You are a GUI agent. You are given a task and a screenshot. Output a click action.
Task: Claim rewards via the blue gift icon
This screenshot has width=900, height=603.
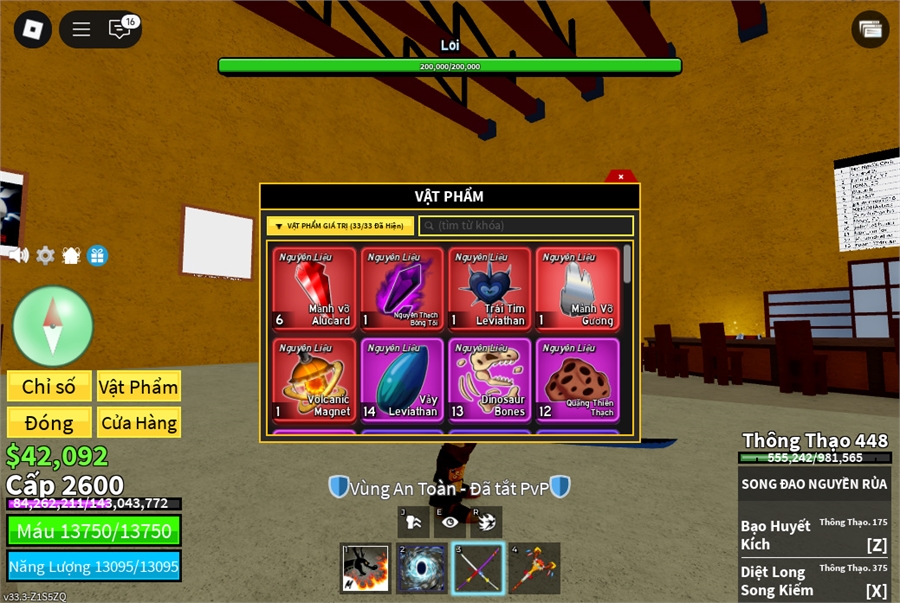97,255
